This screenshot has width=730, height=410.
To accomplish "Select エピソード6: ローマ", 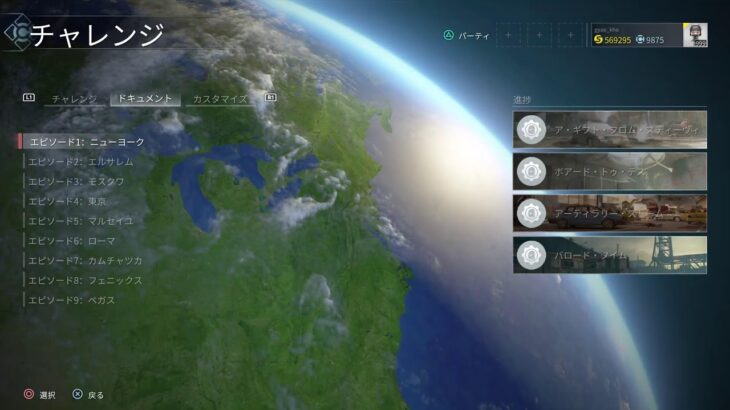I will coord(71,241).
